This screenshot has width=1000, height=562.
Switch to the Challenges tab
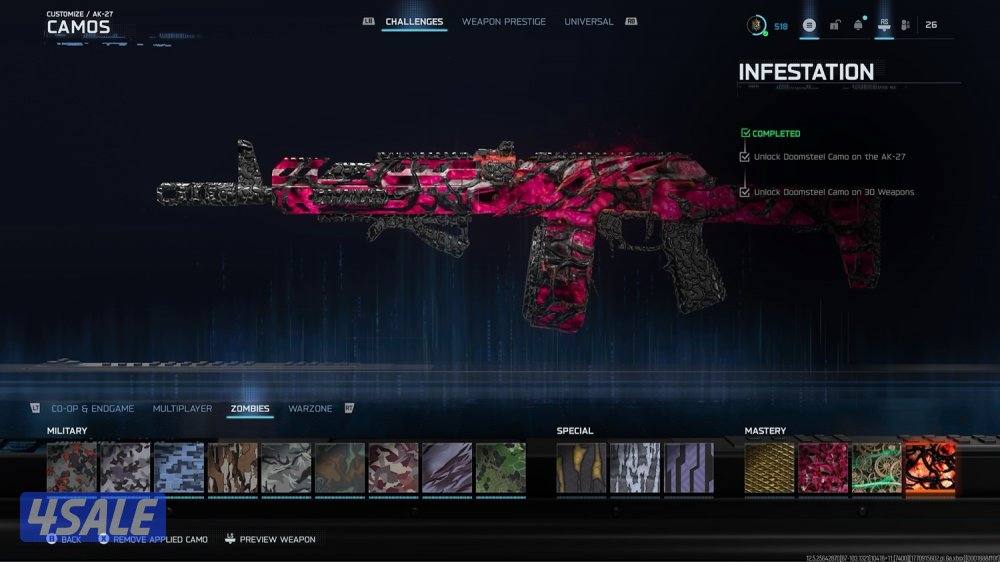pos(414,22)
